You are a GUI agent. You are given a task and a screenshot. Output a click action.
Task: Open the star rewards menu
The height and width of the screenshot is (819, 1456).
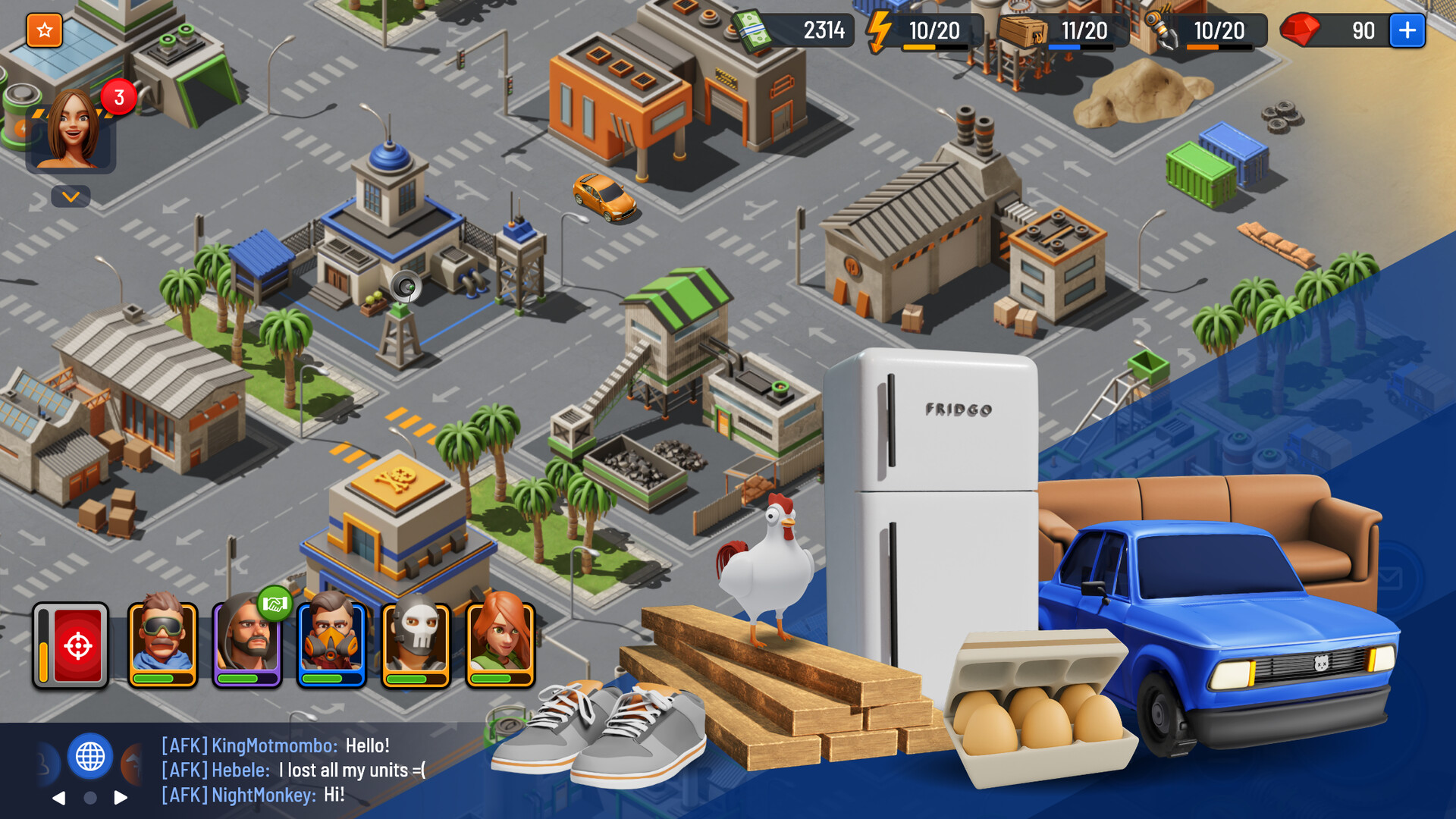(43, 30)
